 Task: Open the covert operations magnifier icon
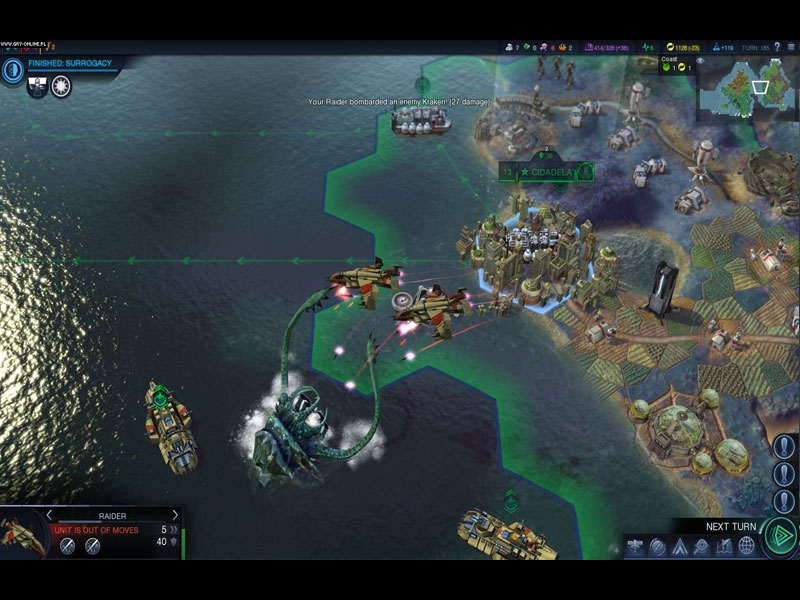point(702,546)
